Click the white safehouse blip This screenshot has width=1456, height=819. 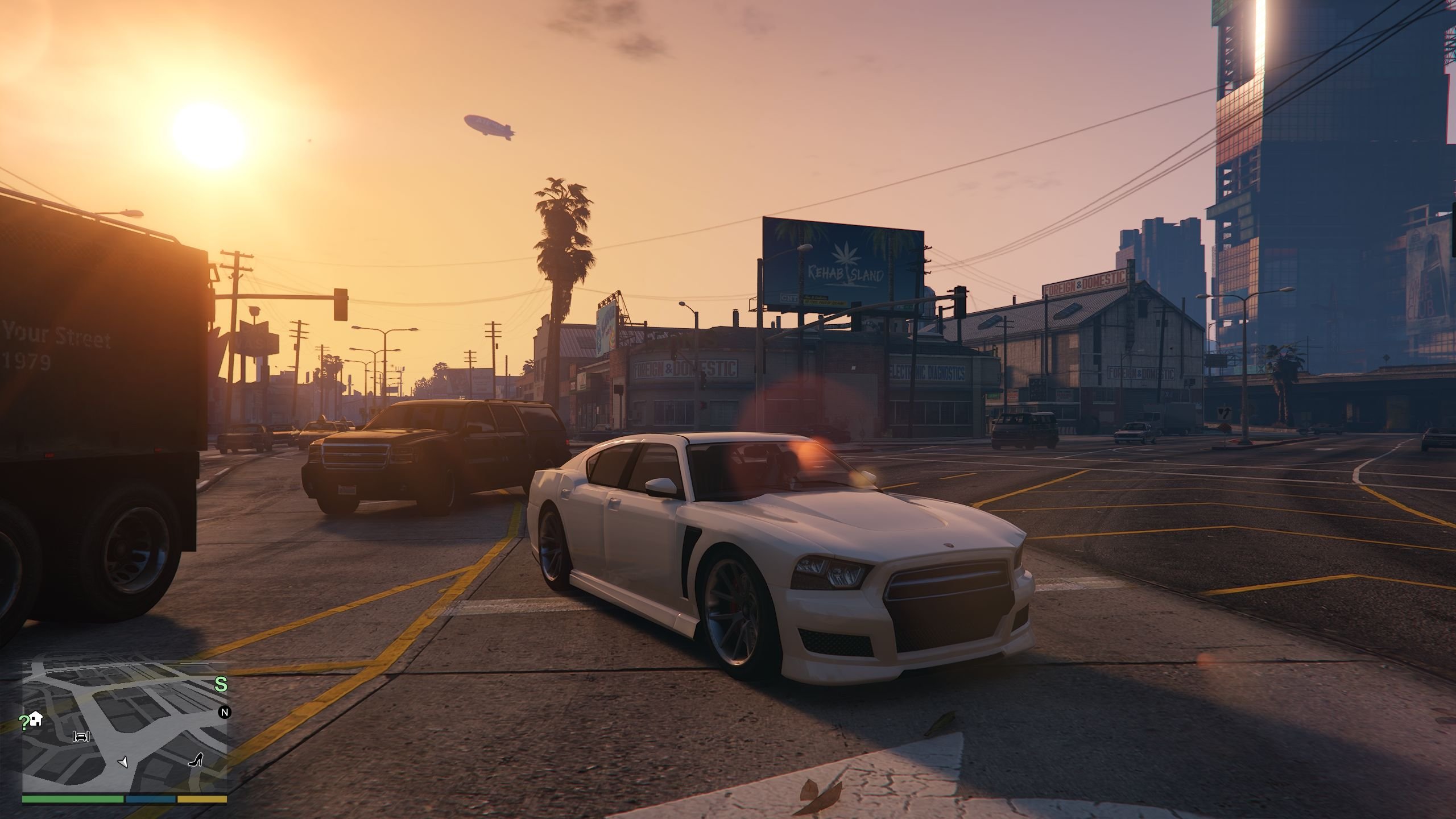[x=36, y=718]
